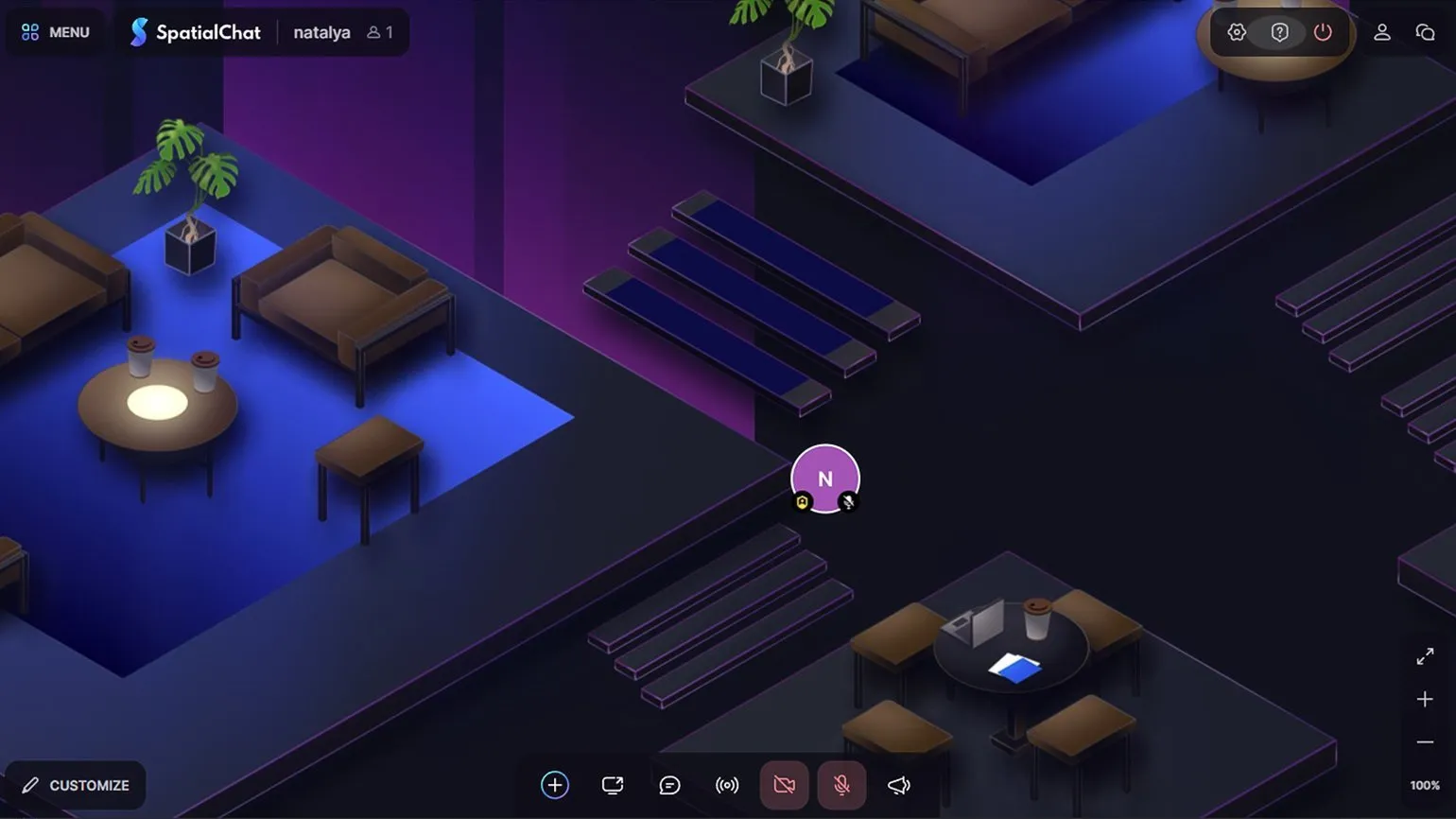The image size is (1456, 819).
Task: Unmute the microphone button
Action: (841, 785)
